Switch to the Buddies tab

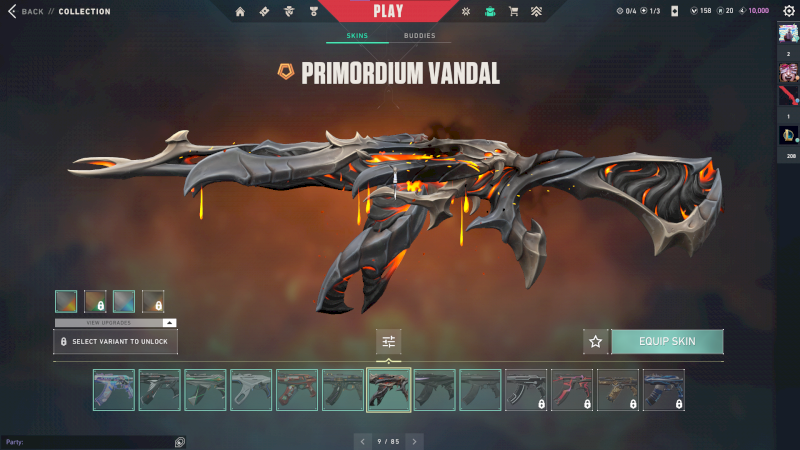point(419,36)
